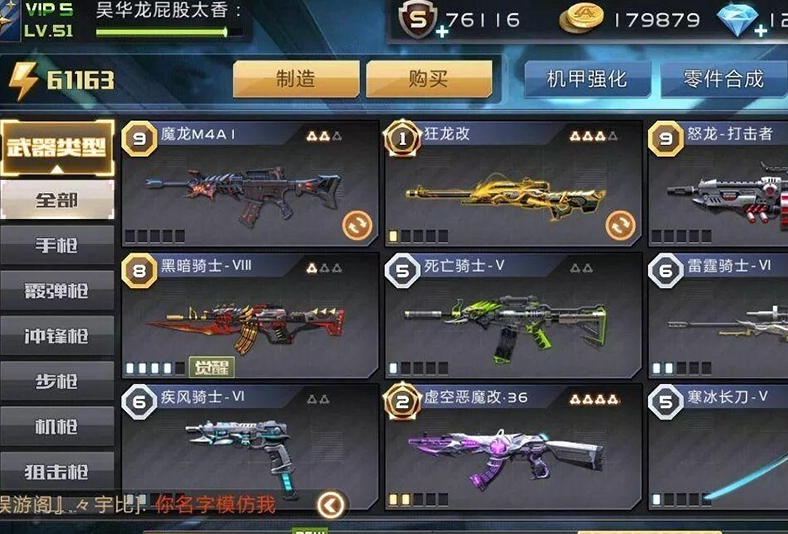Show the 冲锋枪 submachine gun category

pos(57,337)
